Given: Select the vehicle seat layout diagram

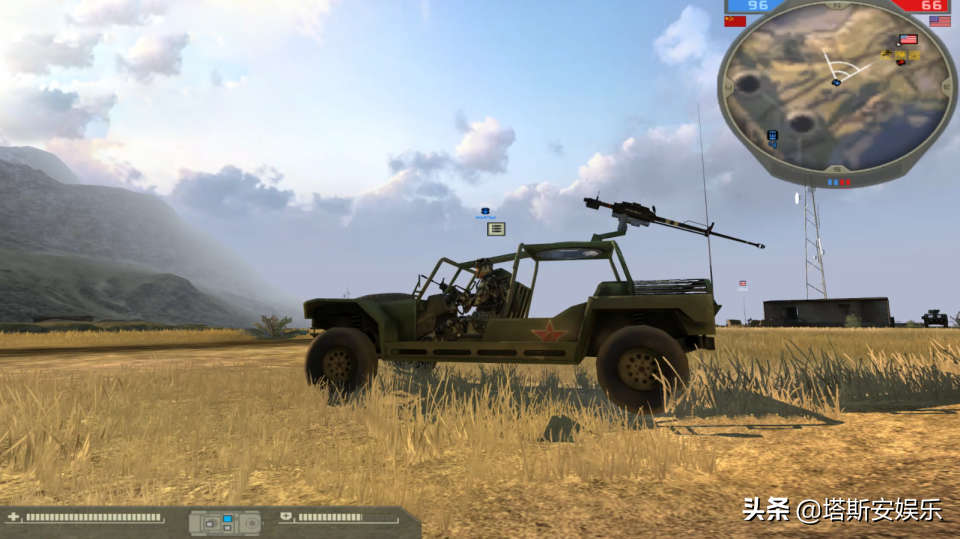Looking at the screenshot, I should click(225, 522).
